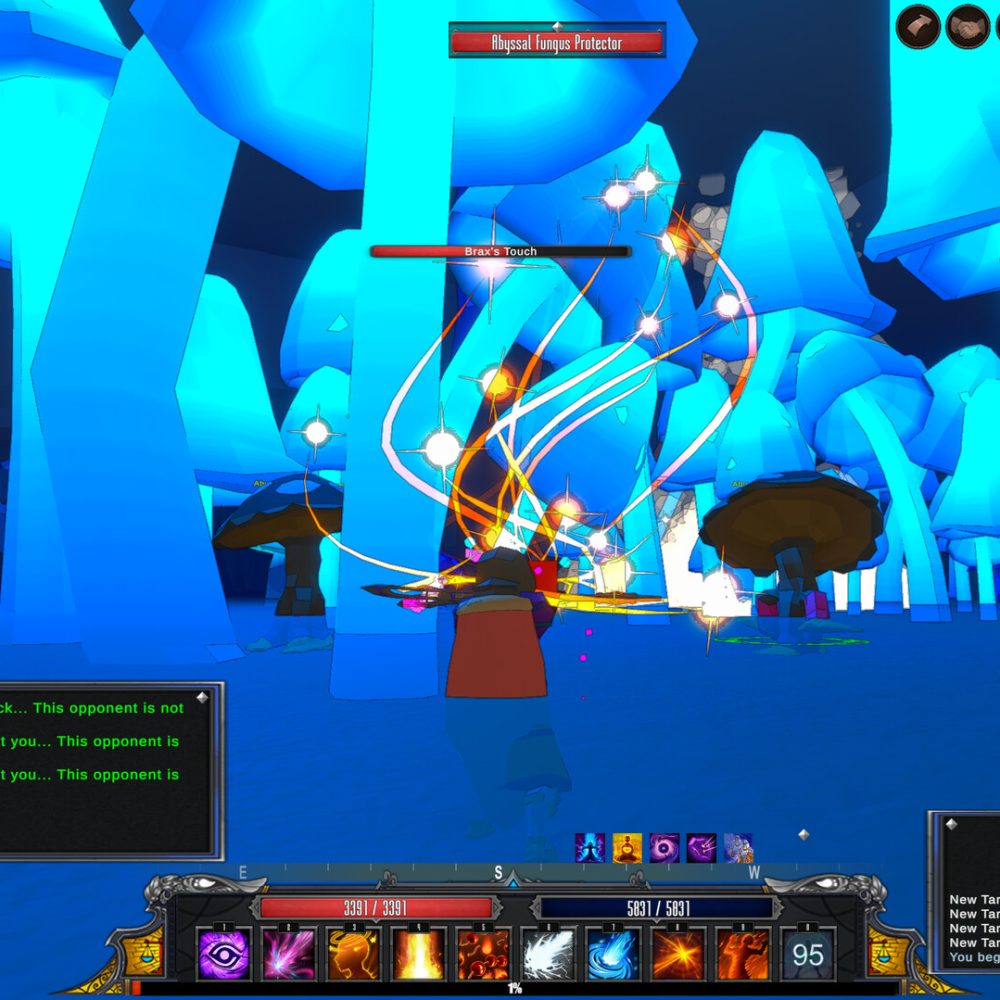Cast the purple energy burst spell
Screen dimensions: 1000x1000
pos(289,954)
